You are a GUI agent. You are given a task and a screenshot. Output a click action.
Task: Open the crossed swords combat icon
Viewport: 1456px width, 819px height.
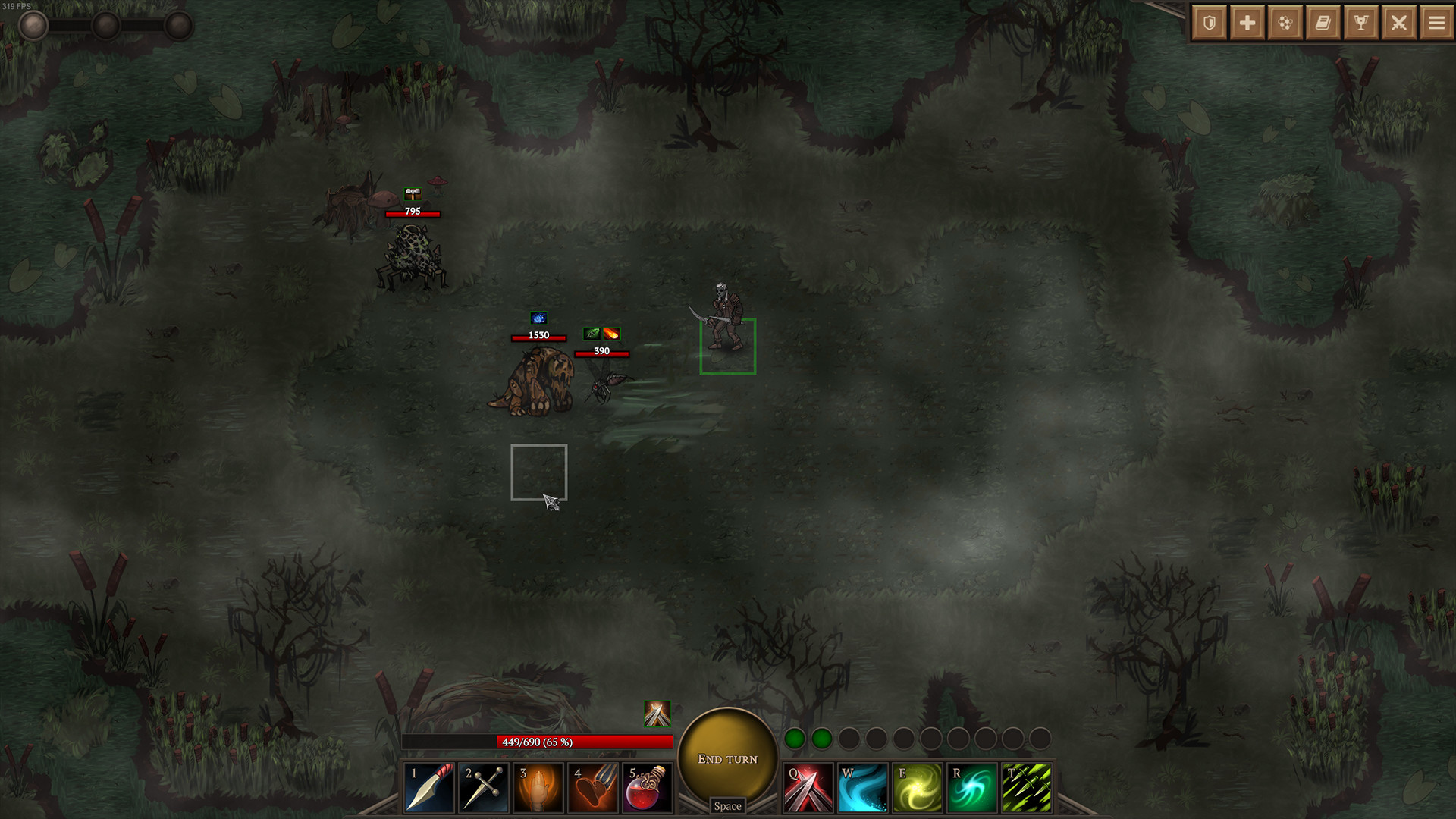[1398, 22]
